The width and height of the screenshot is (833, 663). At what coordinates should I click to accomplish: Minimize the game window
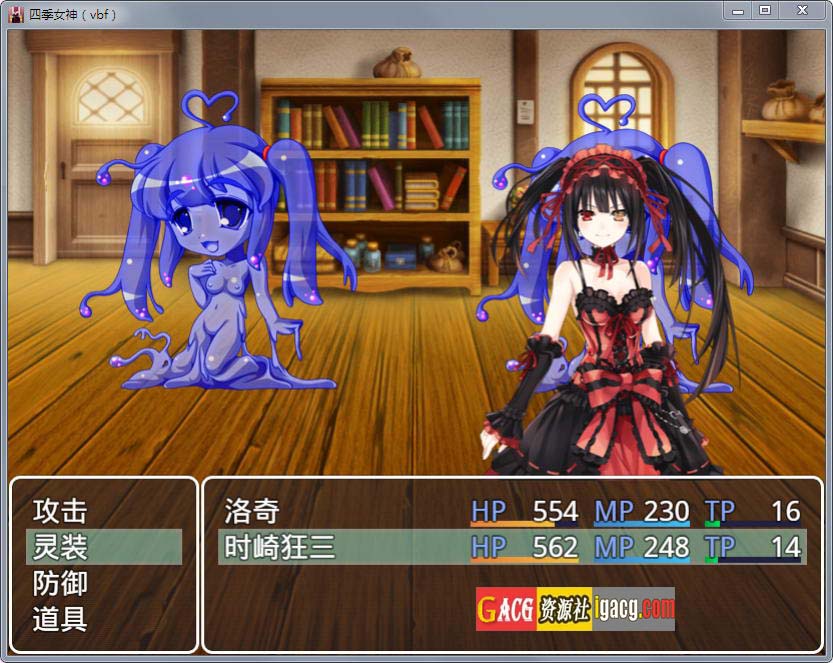point(736,9)
